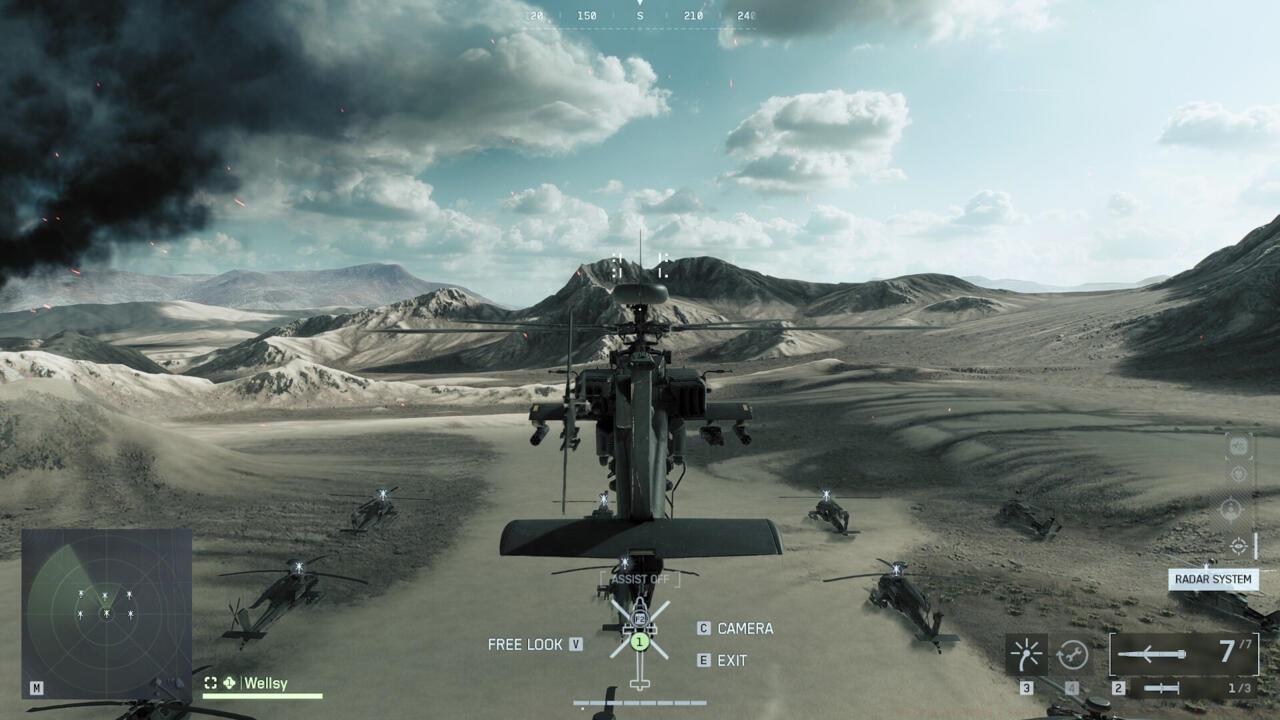Toggle the M map key indicator
This screenshot has height=720, width=1280.
pyautogui.click(x=35, y=688)
